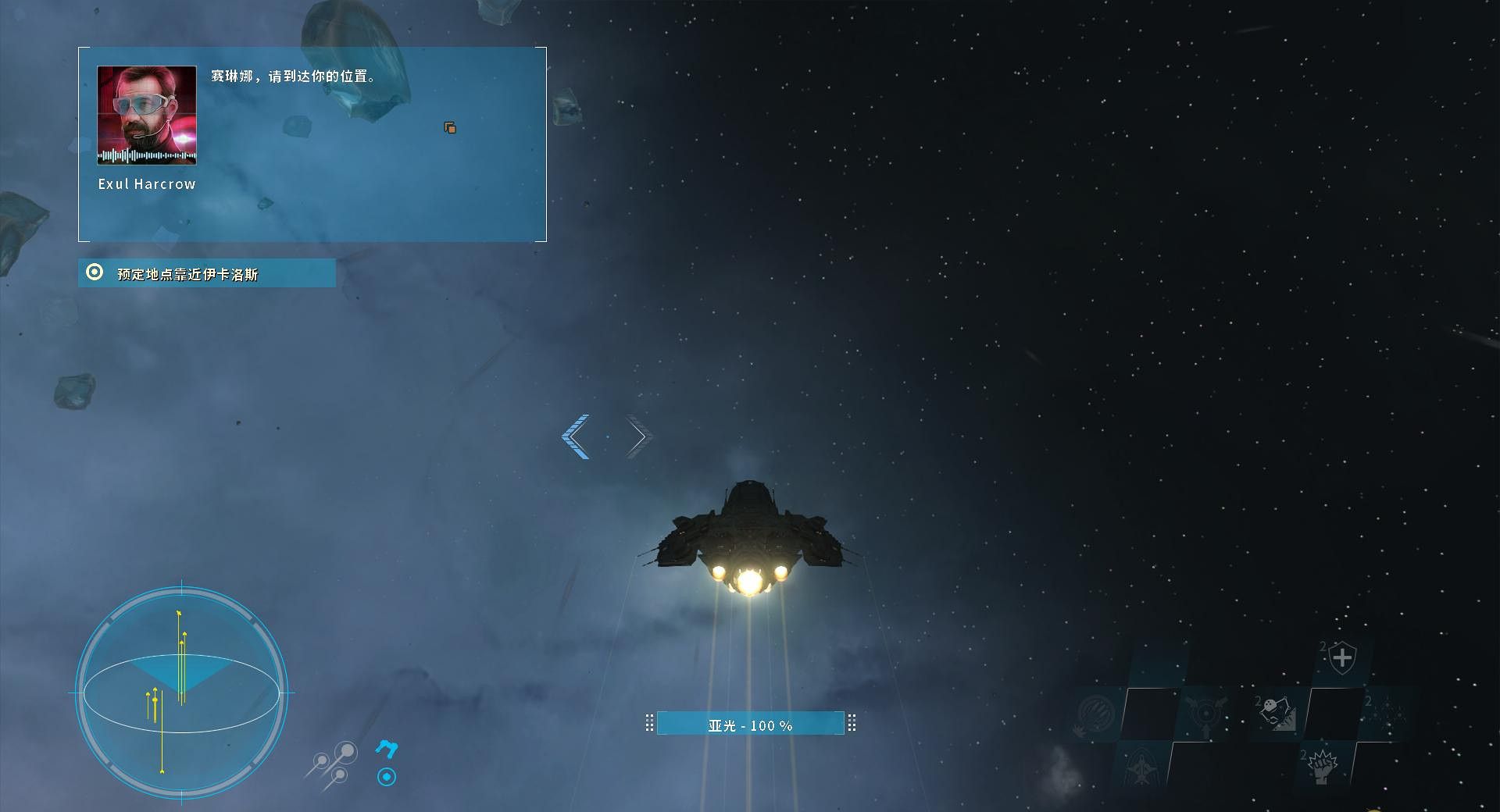Click the spherical radar display

(181, 693)
